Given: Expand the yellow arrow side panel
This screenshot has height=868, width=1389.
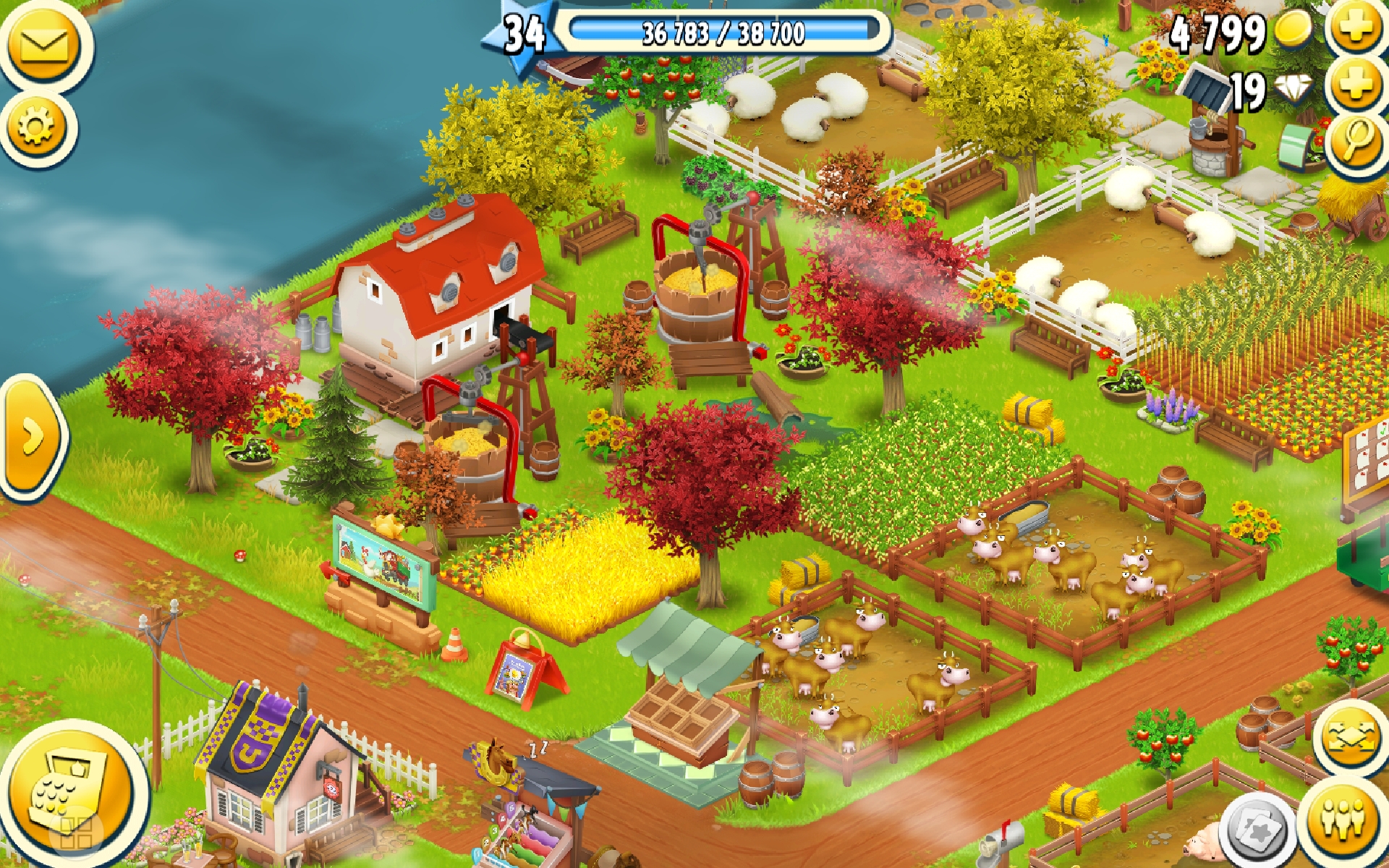Looking at the screenshot, I should coord(32,437).
